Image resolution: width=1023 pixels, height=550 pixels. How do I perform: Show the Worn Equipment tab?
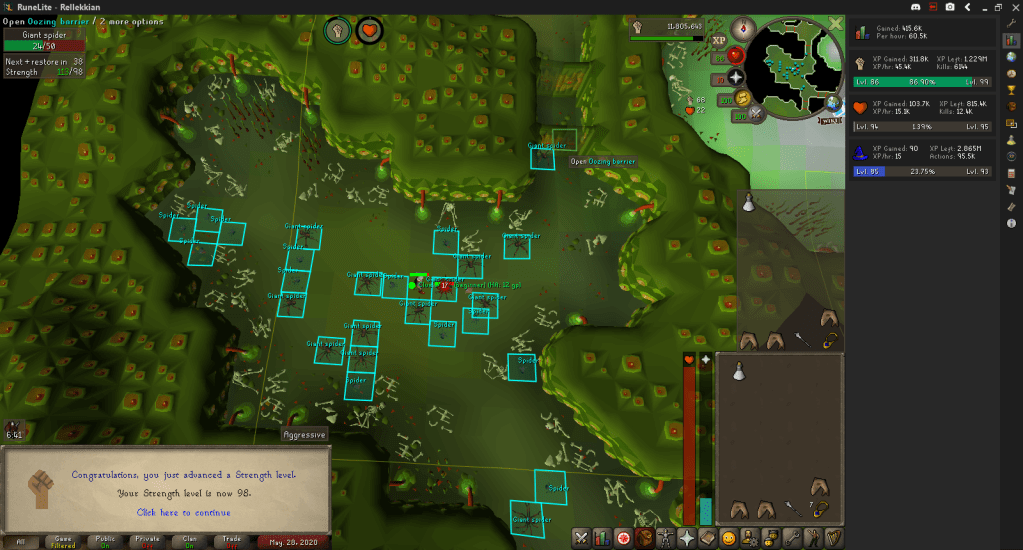664,538
